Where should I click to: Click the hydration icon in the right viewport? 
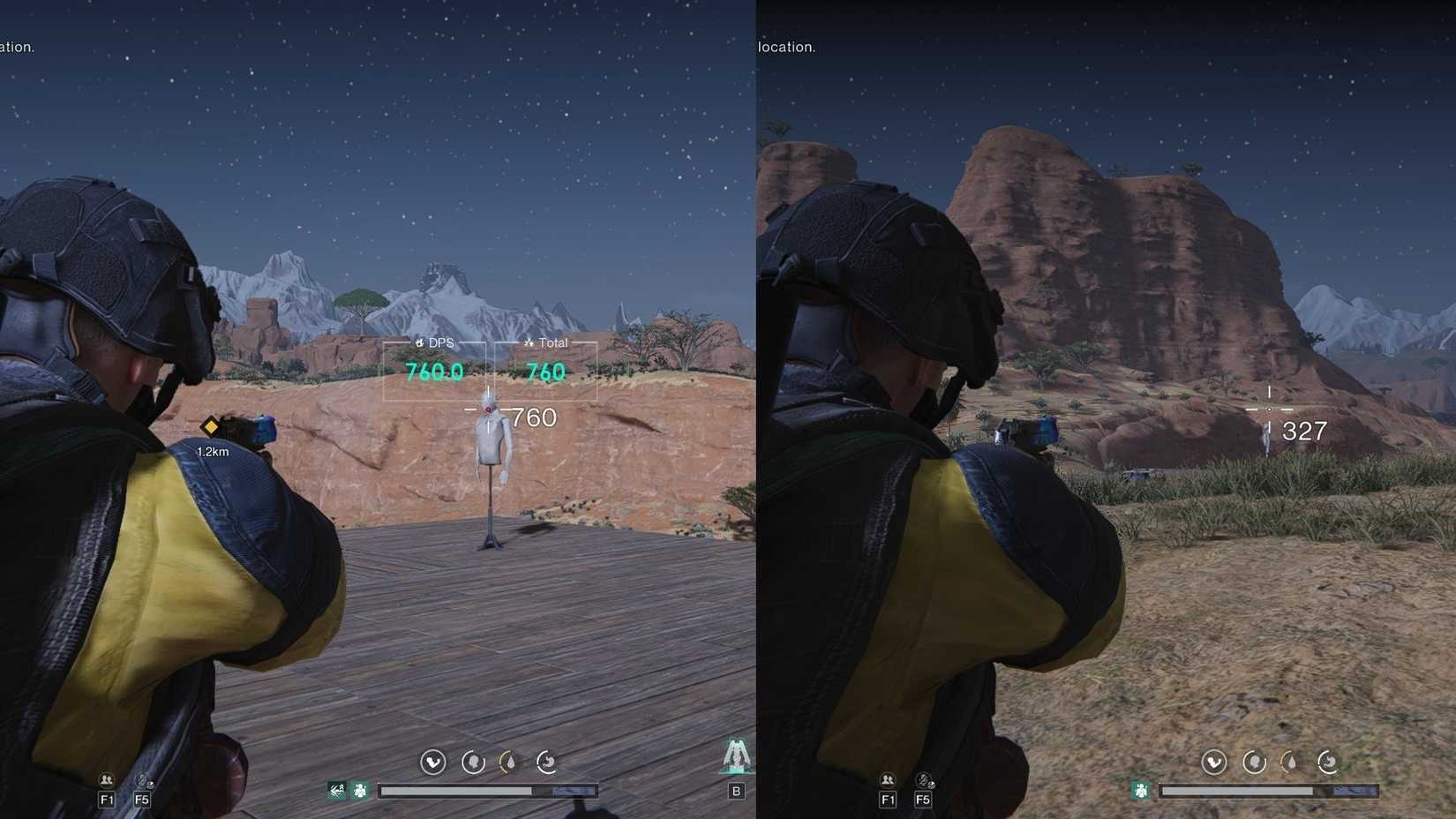(1290, 764)
